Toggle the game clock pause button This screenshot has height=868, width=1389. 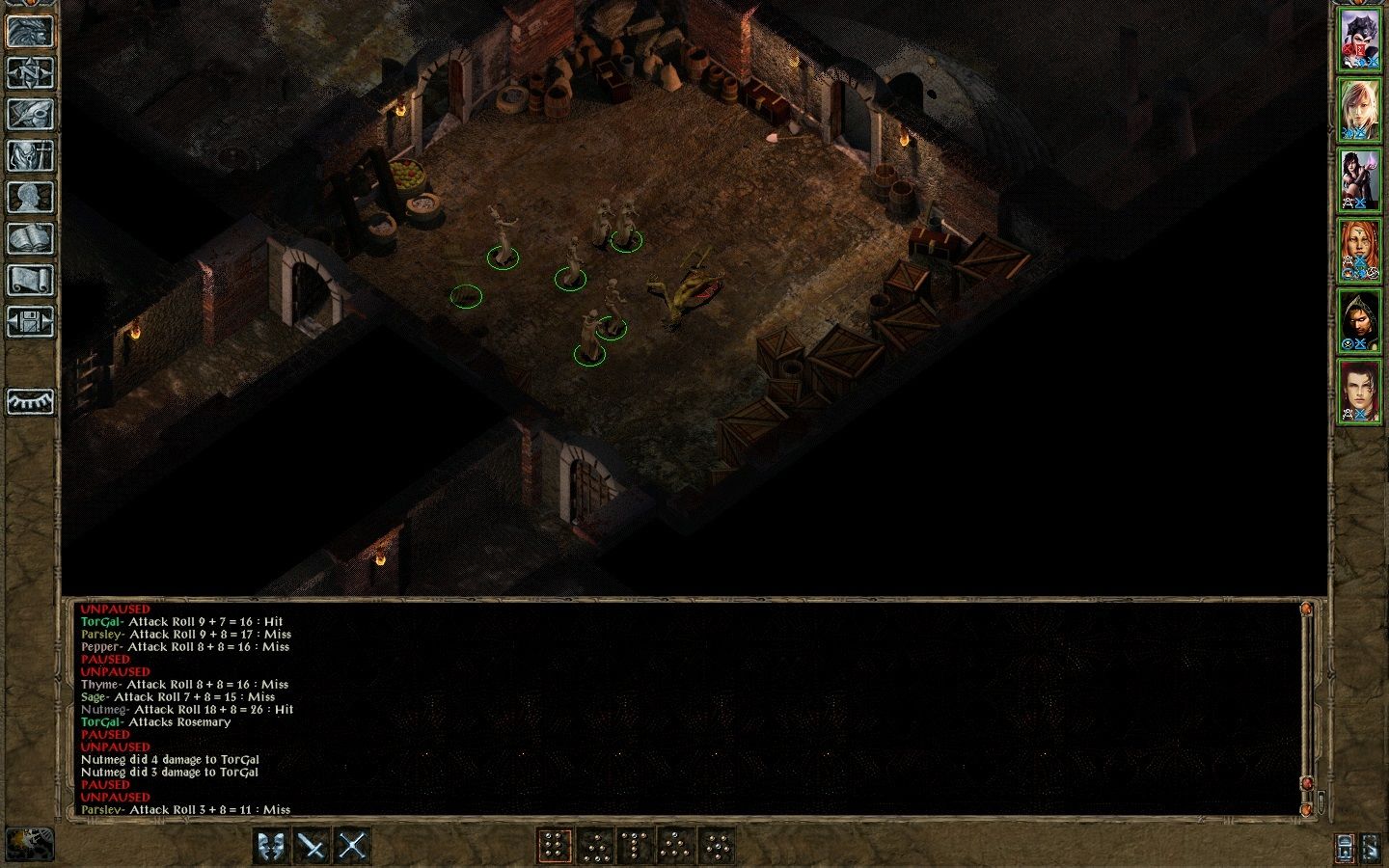tap(29, 844)
